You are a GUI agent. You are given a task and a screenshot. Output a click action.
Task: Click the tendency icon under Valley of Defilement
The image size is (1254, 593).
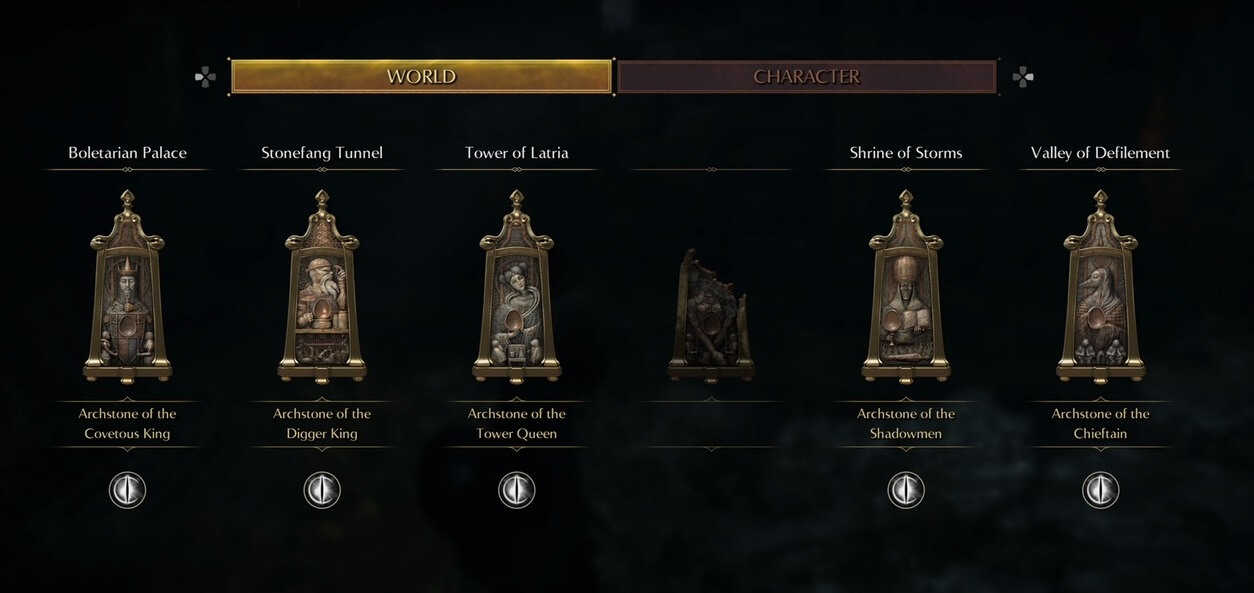pyautogui.click(x=1100, y=490)
